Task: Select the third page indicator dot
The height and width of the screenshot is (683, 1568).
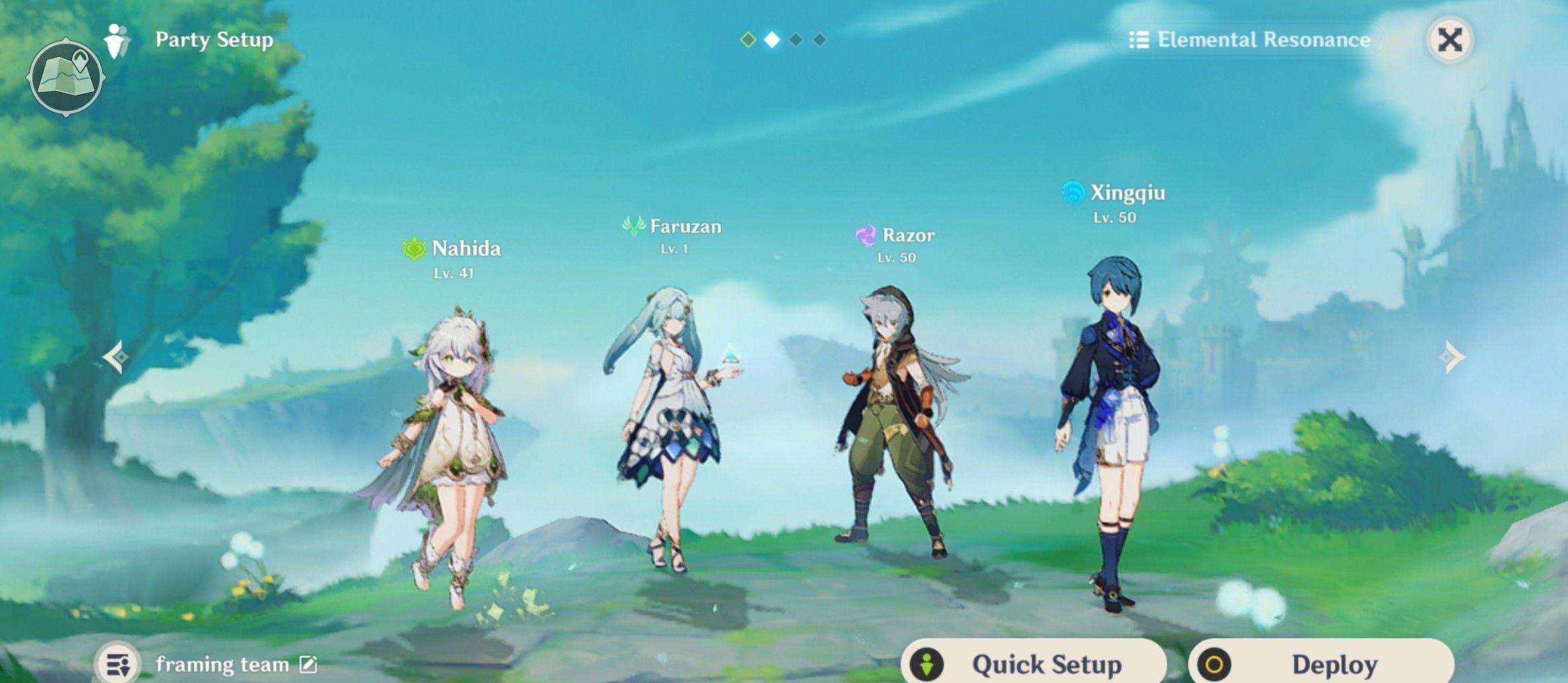Action: 797,41
